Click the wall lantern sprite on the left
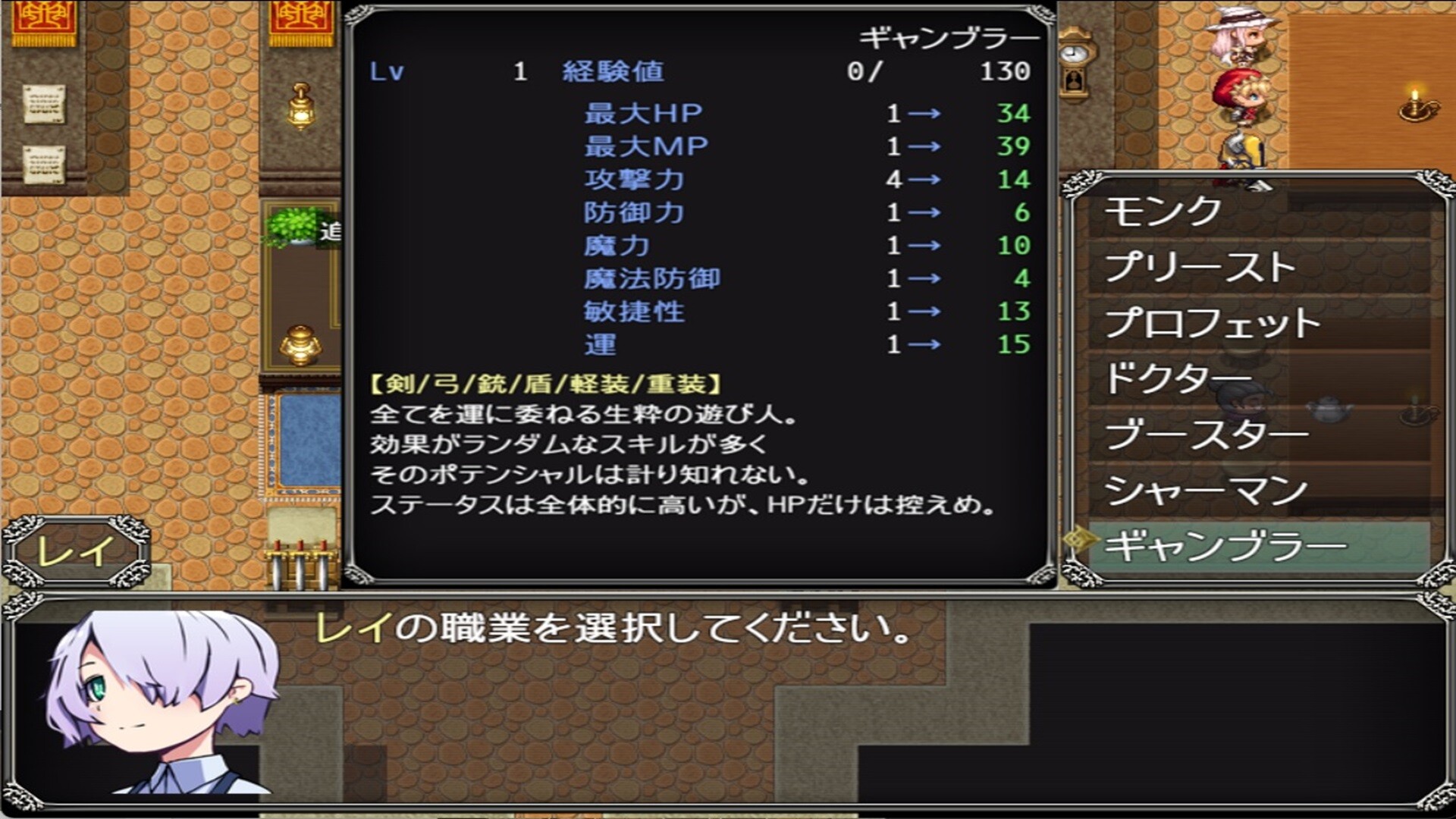 (x=300, y=106)
